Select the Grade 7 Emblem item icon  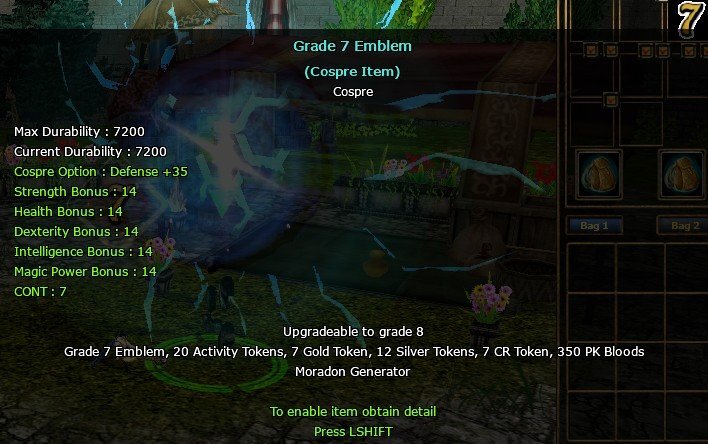[690, 19]
